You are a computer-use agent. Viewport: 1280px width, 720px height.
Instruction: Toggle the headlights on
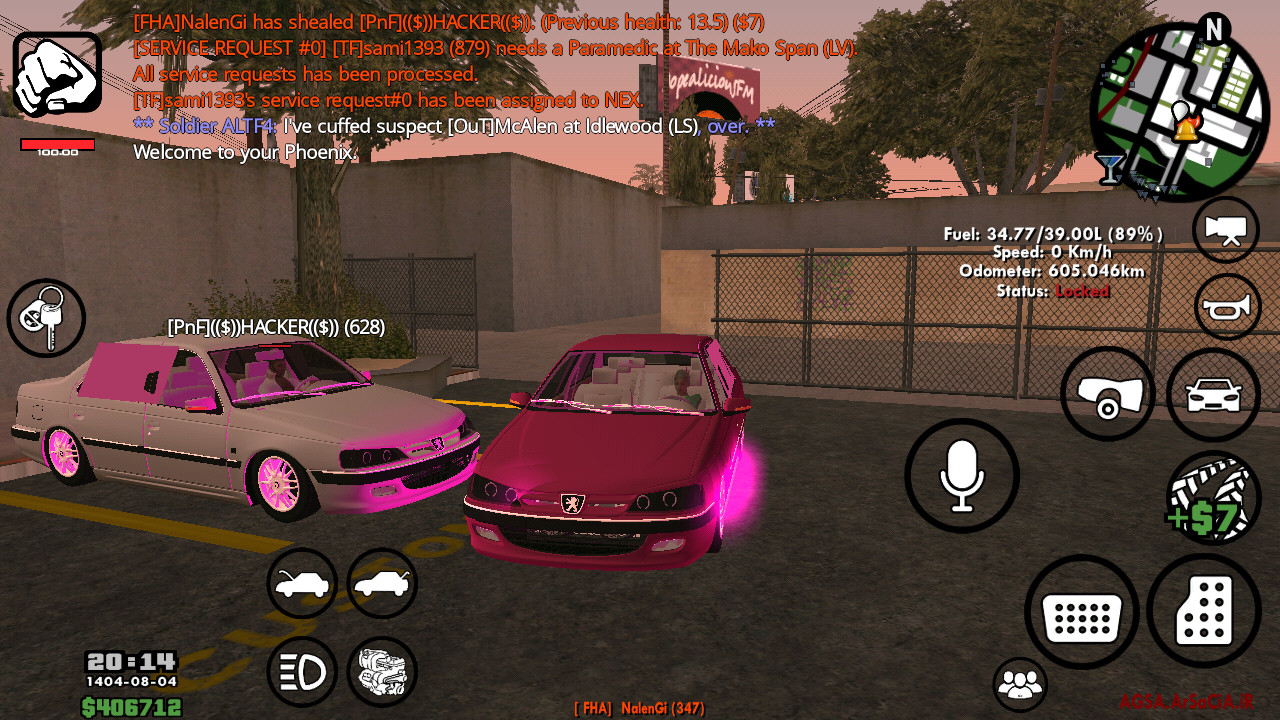[302, 671]
